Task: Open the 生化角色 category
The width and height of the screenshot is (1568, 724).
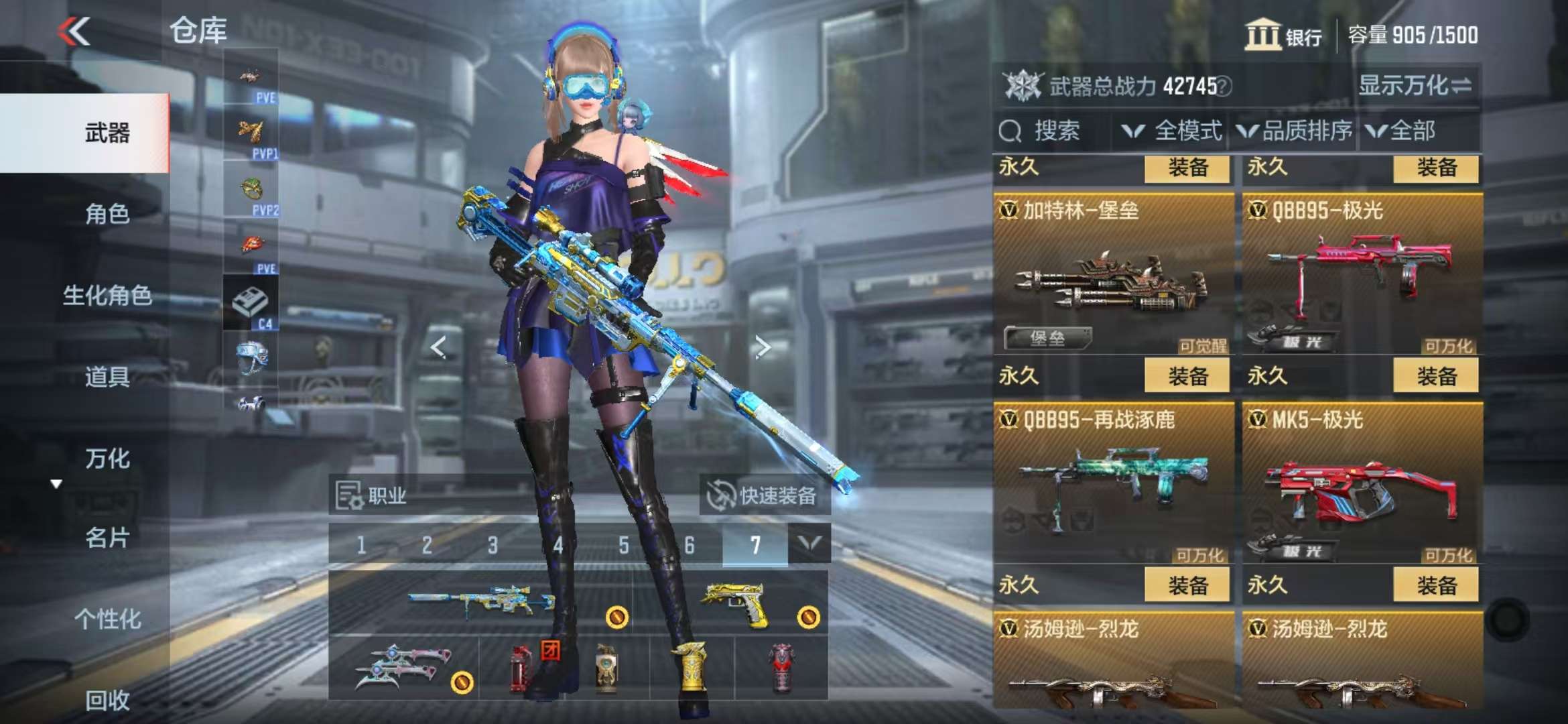Action: pos(107,295)
